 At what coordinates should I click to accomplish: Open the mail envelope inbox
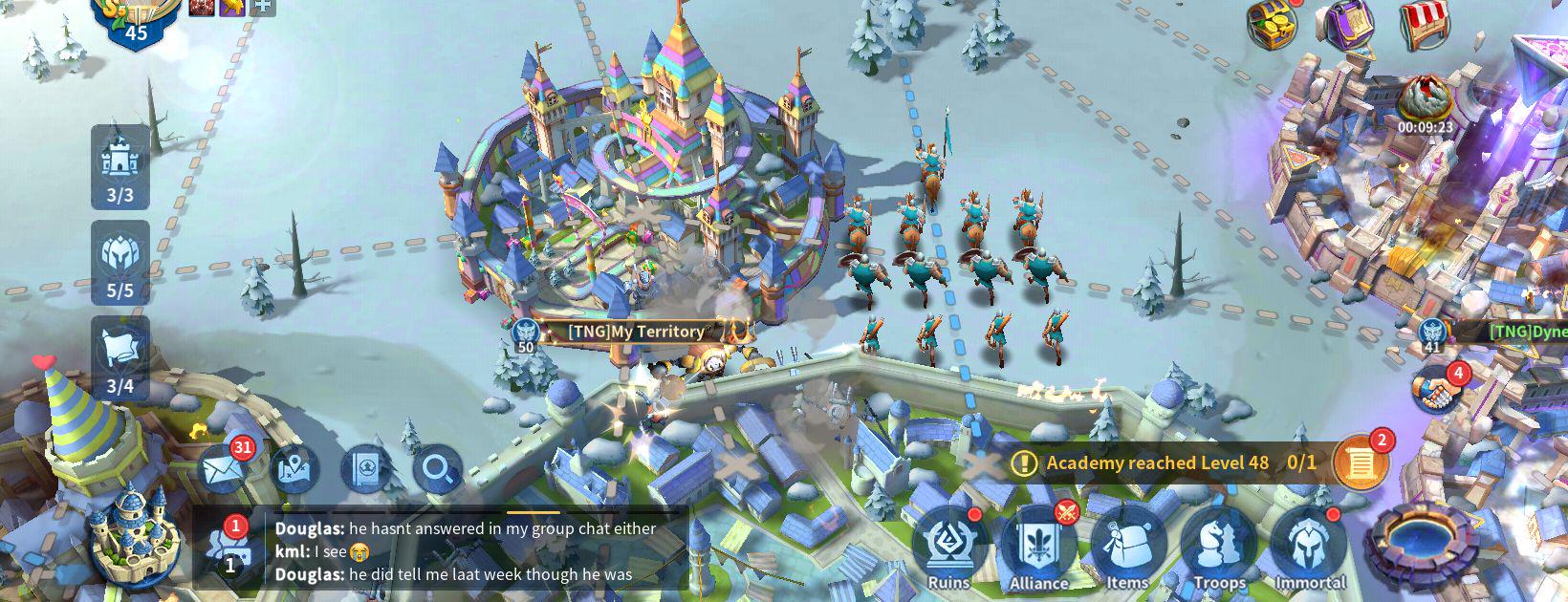224,468
